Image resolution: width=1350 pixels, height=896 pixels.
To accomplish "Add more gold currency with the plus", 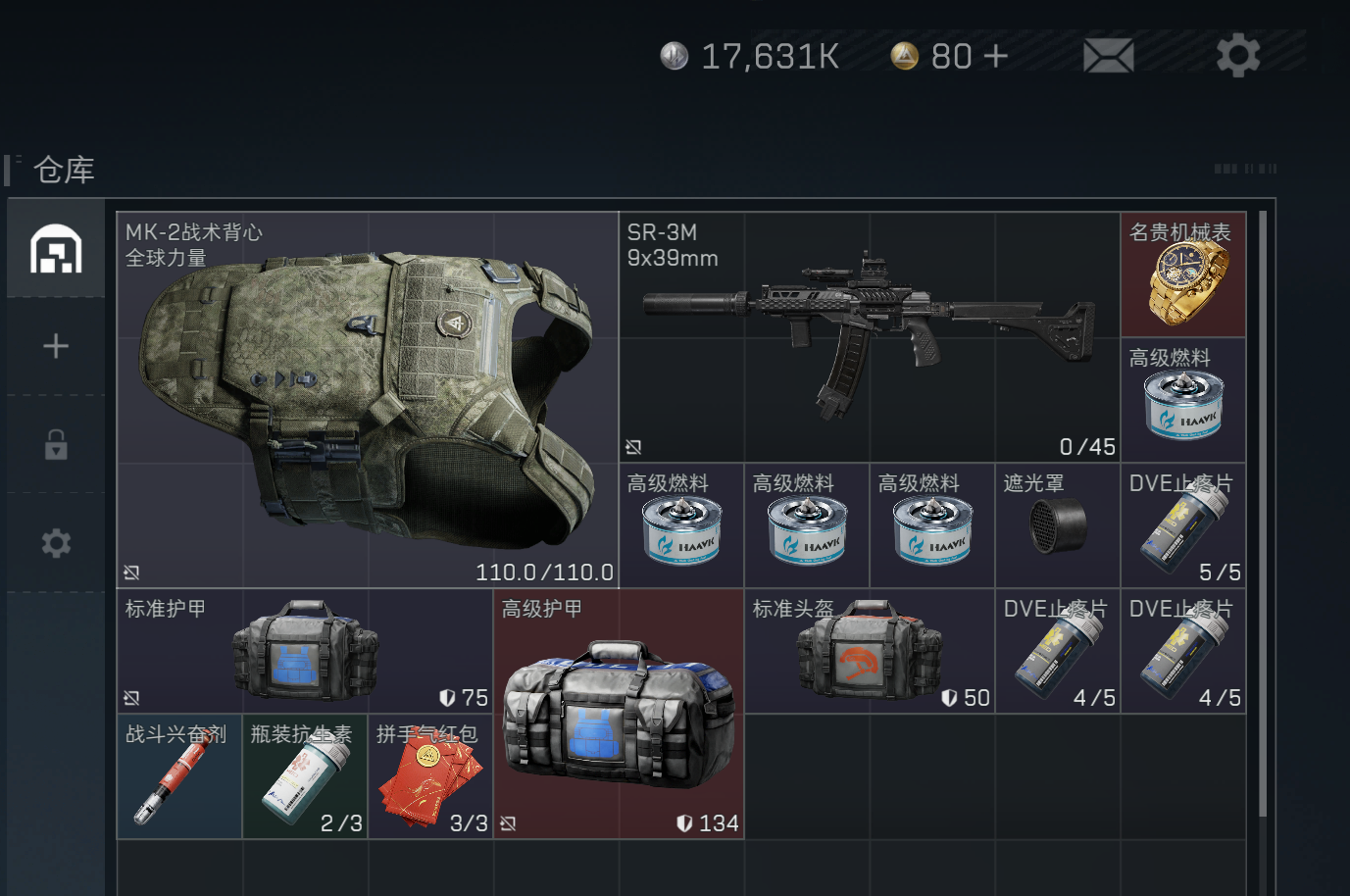I will [x=995, y=56].
